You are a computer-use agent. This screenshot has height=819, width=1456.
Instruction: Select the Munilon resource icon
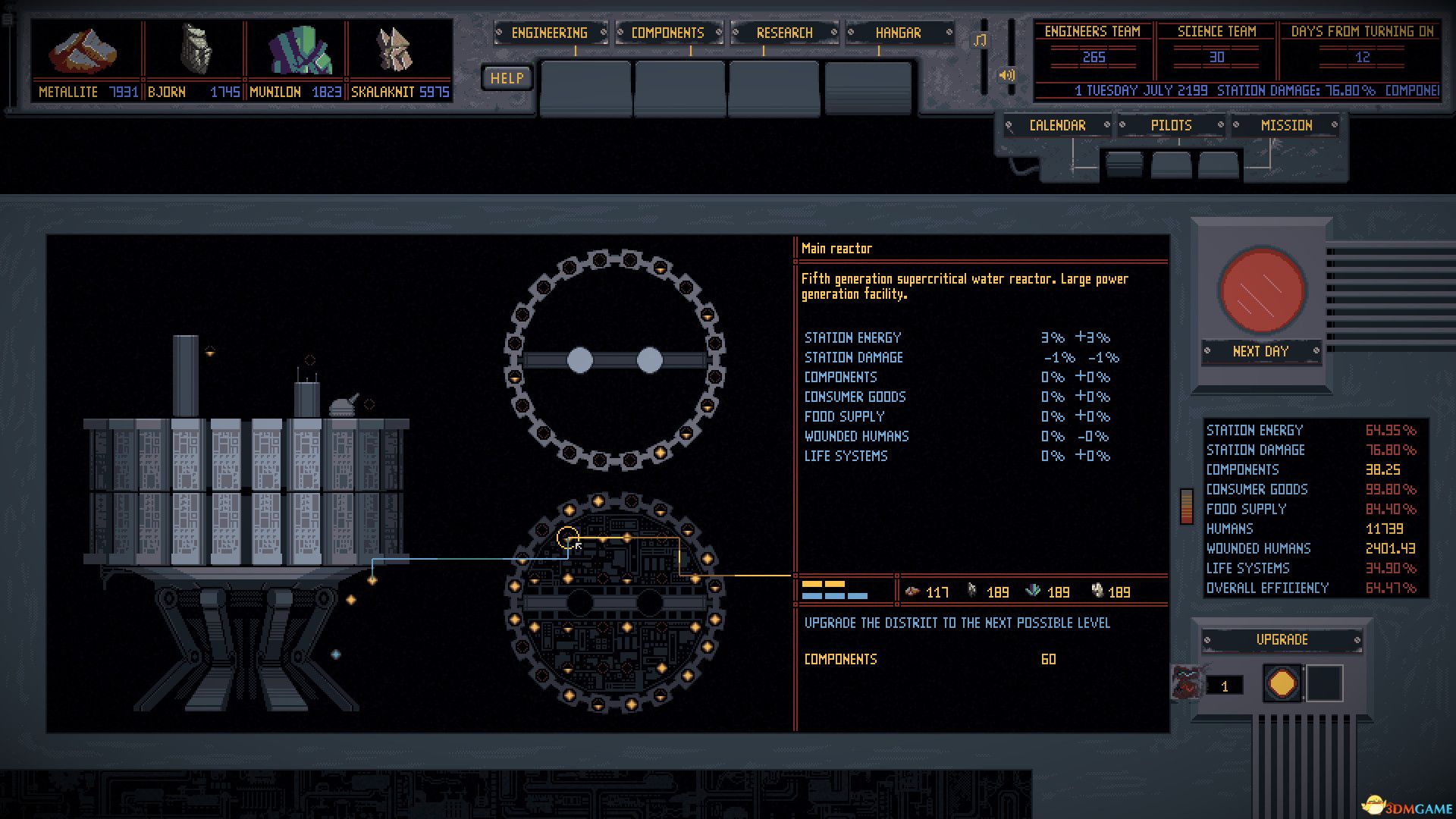click(x=299, y=51)
